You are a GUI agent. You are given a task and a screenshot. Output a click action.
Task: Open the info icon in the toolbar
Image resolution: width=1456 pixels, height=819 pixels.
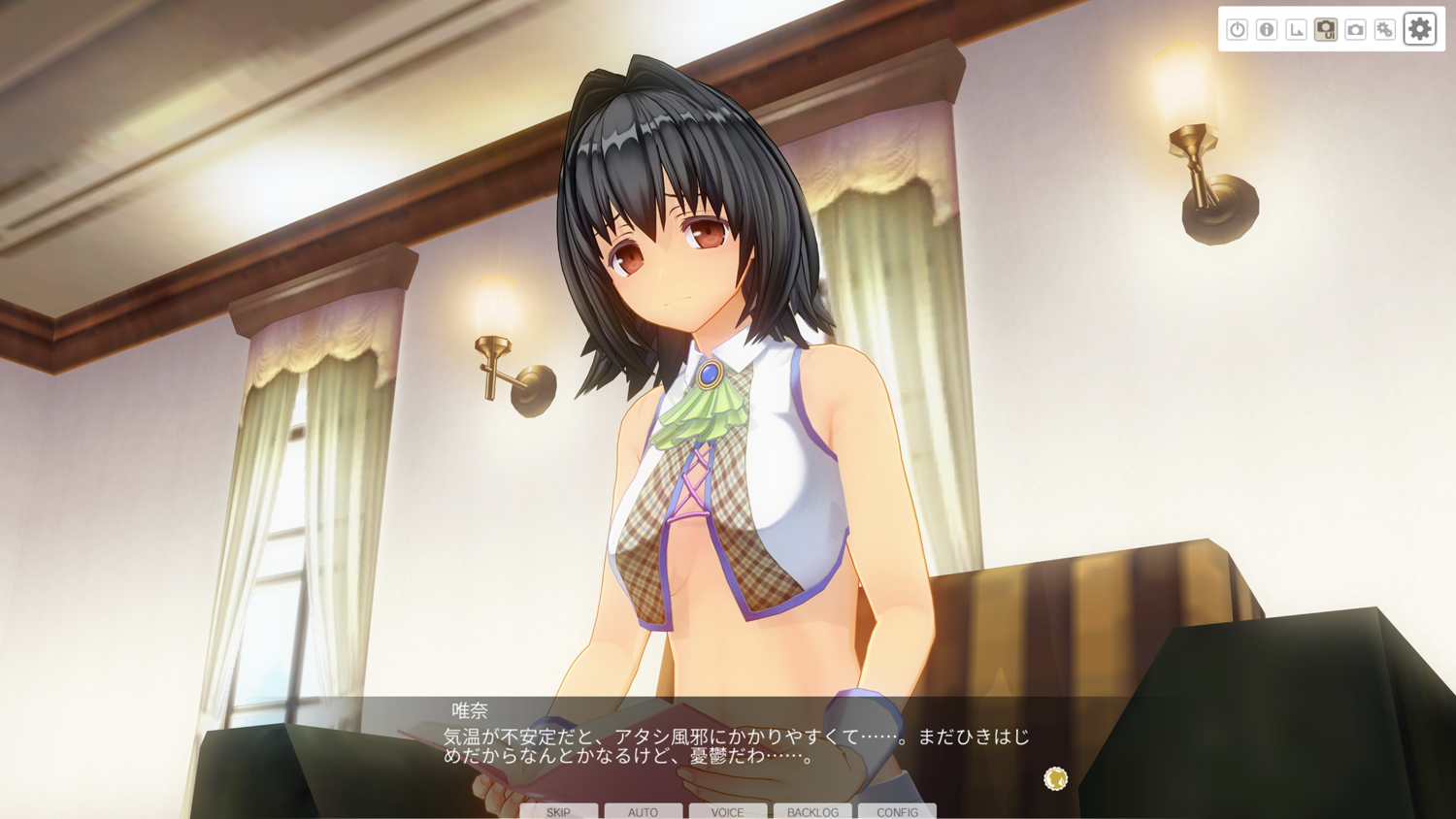pos(1267,29)
